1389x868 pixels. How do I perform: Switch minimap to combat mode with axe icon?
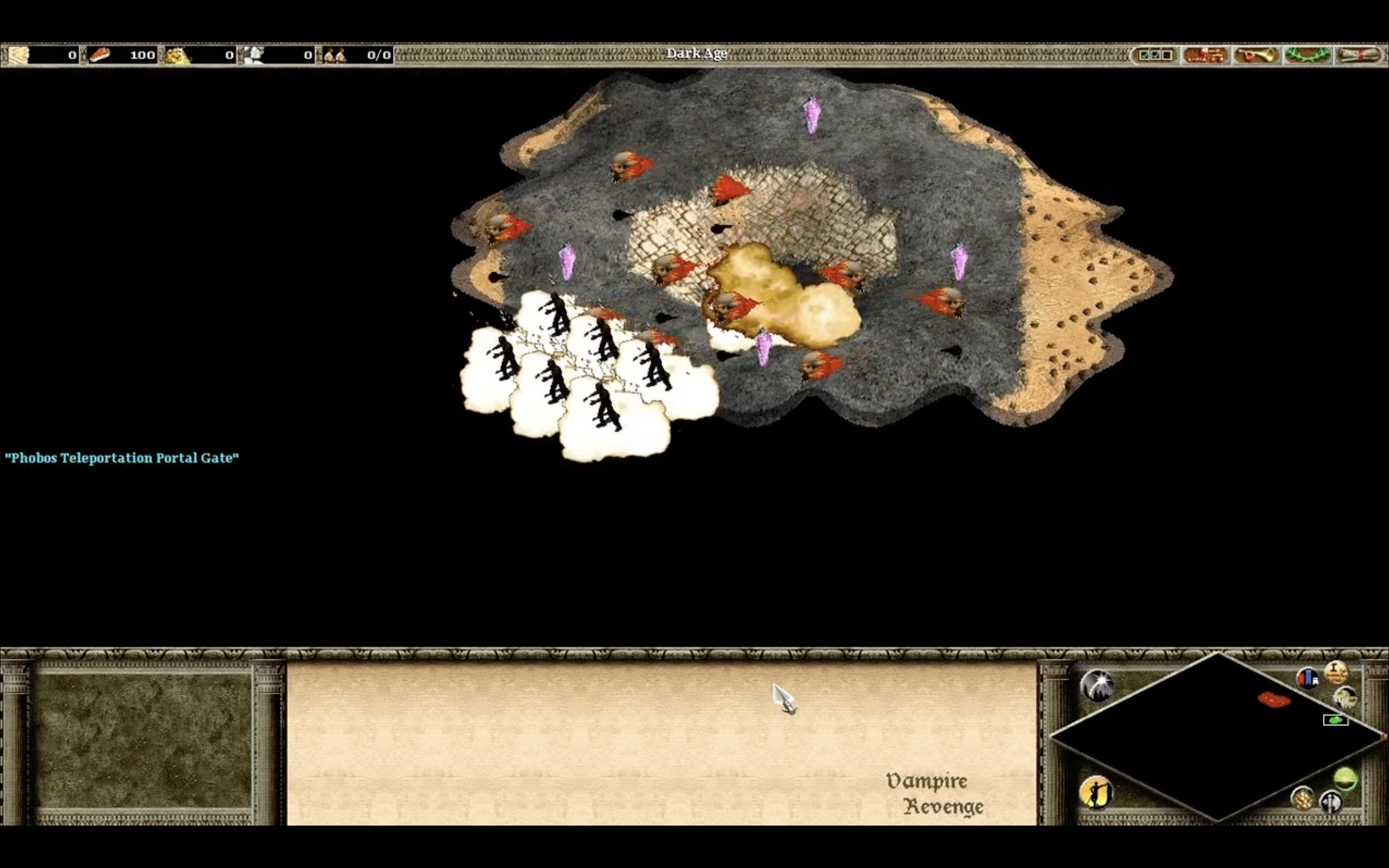click(1331, 801)
